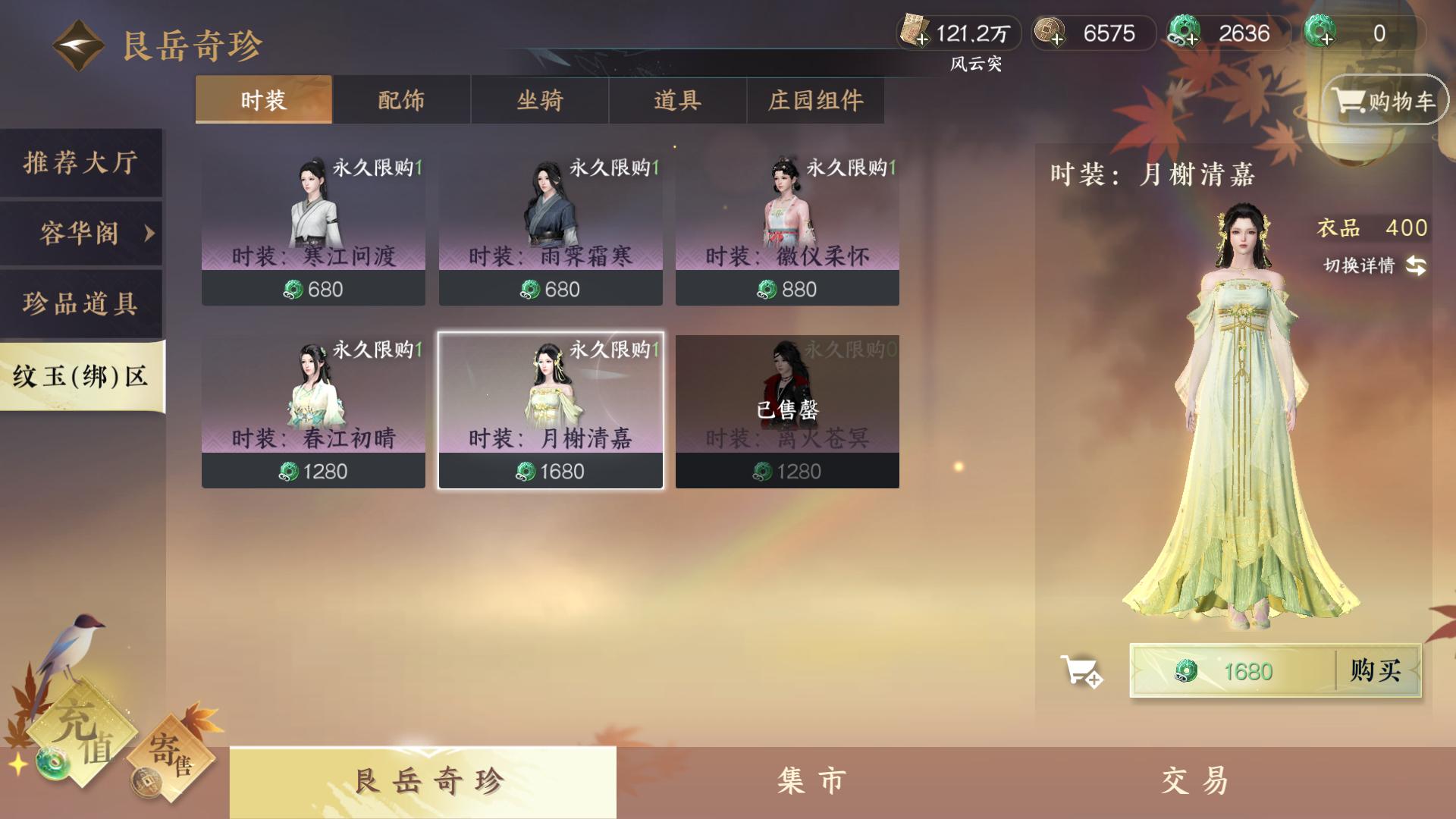Switch to the 珍品道具 sidebar section
This screenshot has height=819, width=1456.
(81, 303)
